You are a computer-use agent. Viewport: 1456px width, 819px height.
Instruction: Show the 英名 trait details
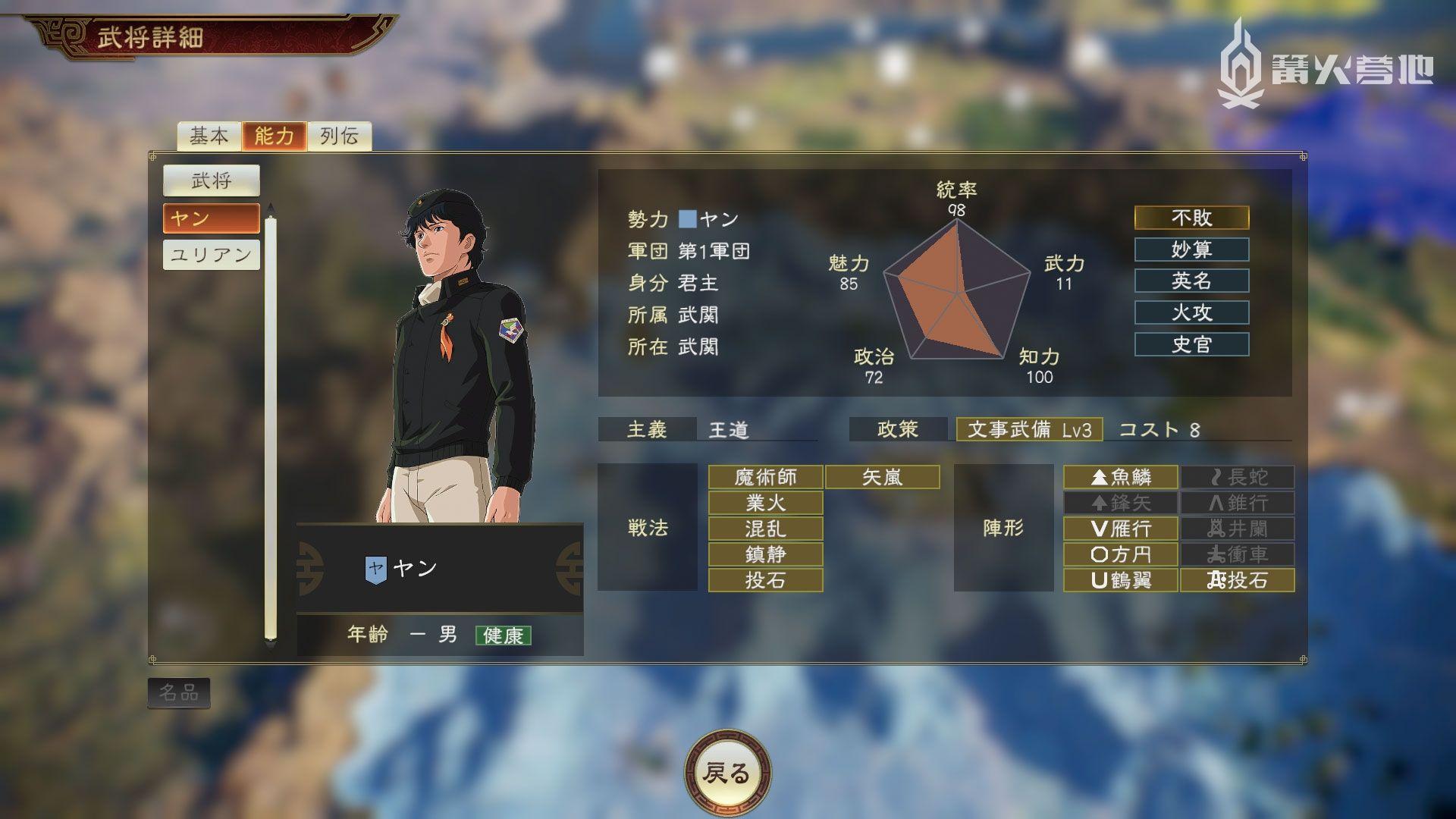[x=1191, y=281]
